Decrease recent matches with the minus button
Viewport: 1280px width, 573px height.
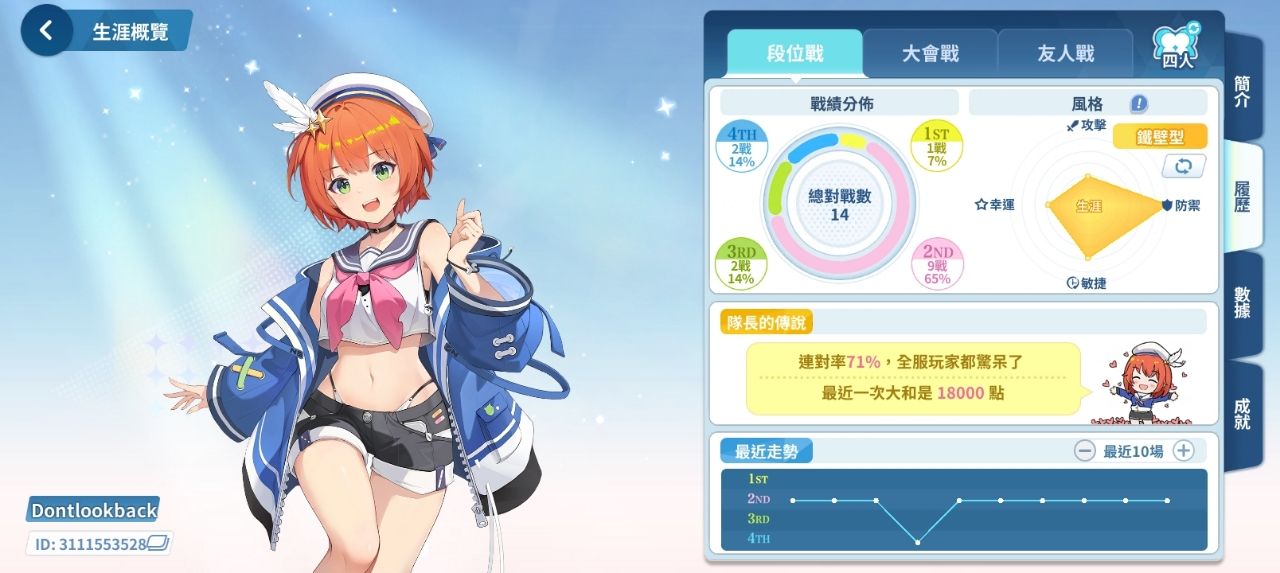point(1085,451)
